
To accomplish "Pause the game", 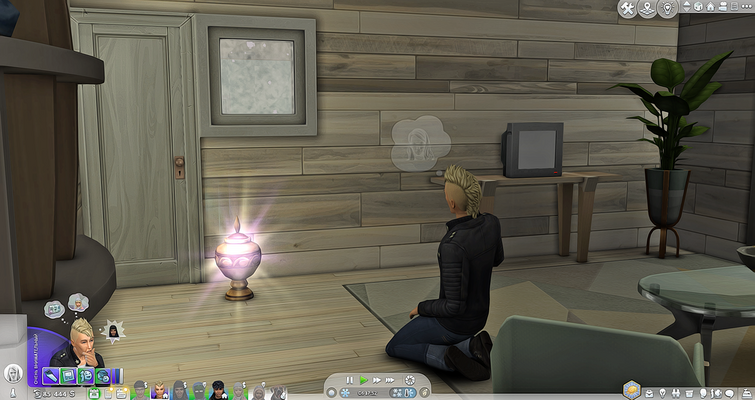I will click(350, 380).
